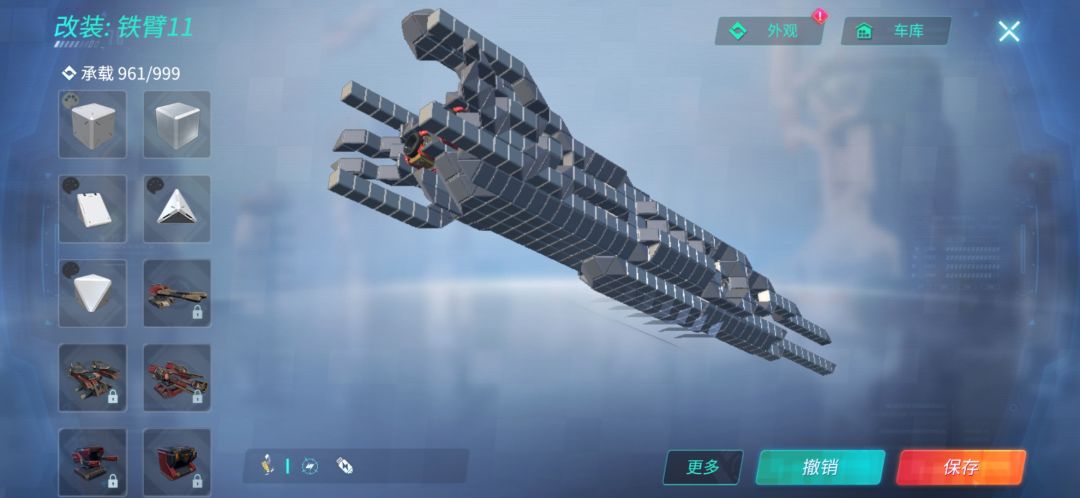This screenshot has width=1080, height=498.
Task: Choose the smooth silver cube block
Action: (x=177, y=125)
